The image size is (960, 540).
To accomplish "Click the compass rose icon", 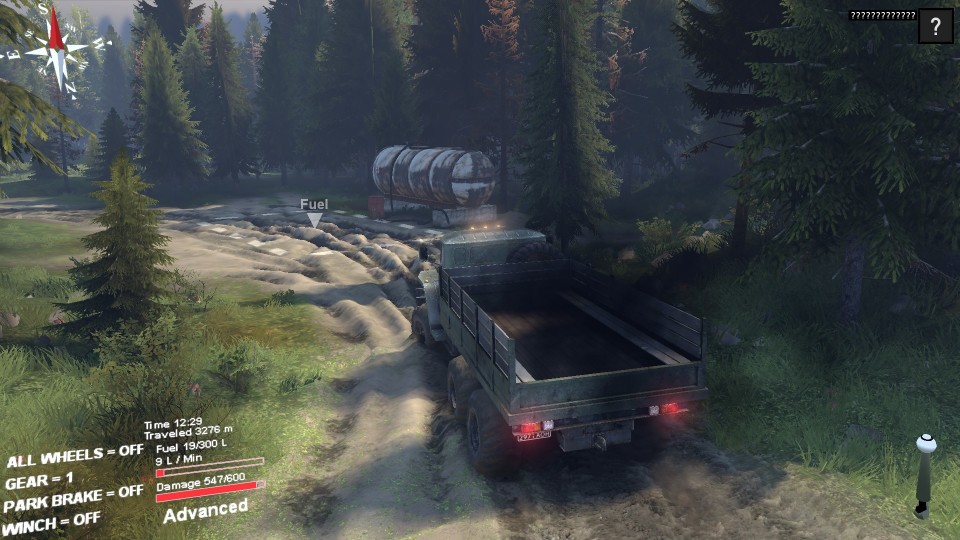I will 57,47.
